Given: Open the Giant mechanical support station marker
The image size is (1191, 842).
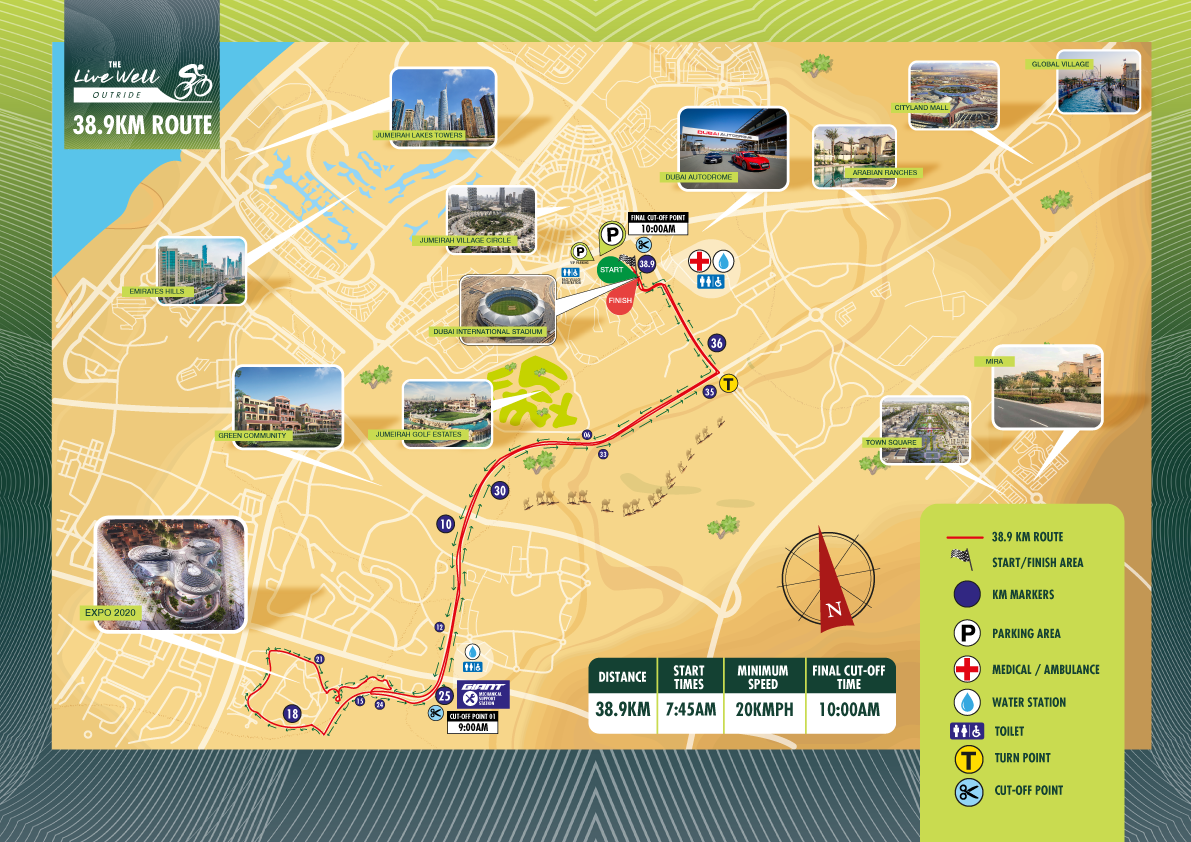Looking at the screenshot, I should (483, 694).
